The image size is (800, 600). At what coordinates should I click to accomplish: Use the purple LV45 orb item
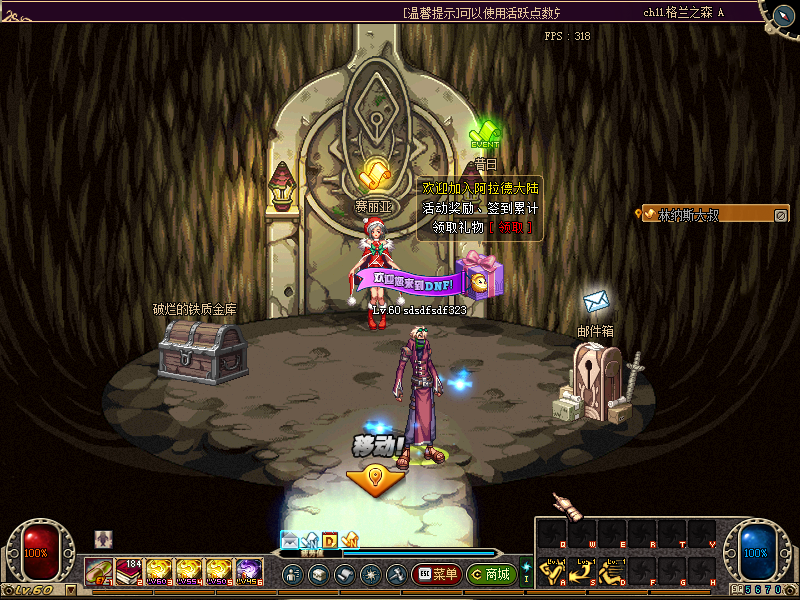coord(249,571)
